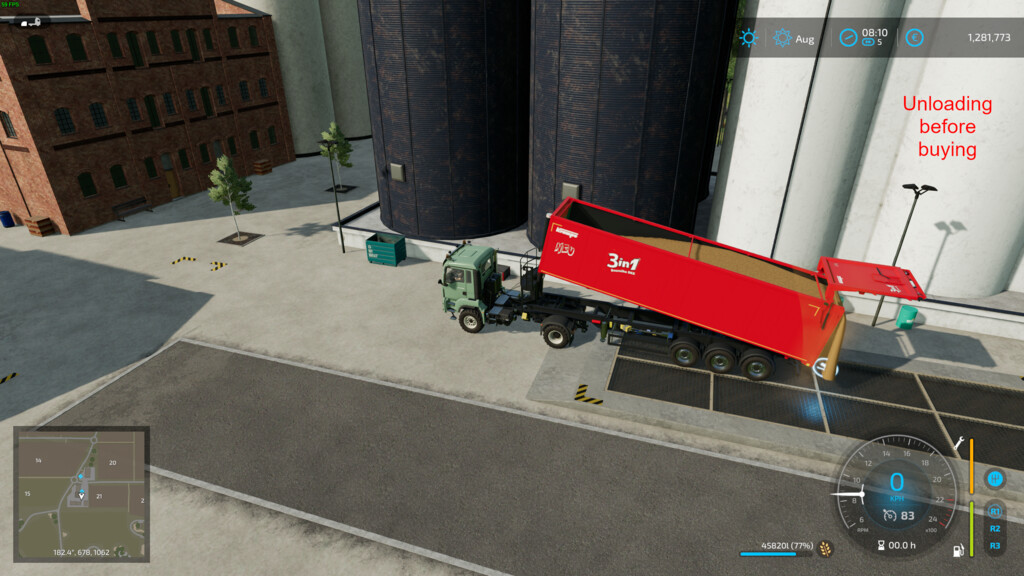Switch to the R2 gear group
Screen dimensions: 1024x576
coord(994,529)
